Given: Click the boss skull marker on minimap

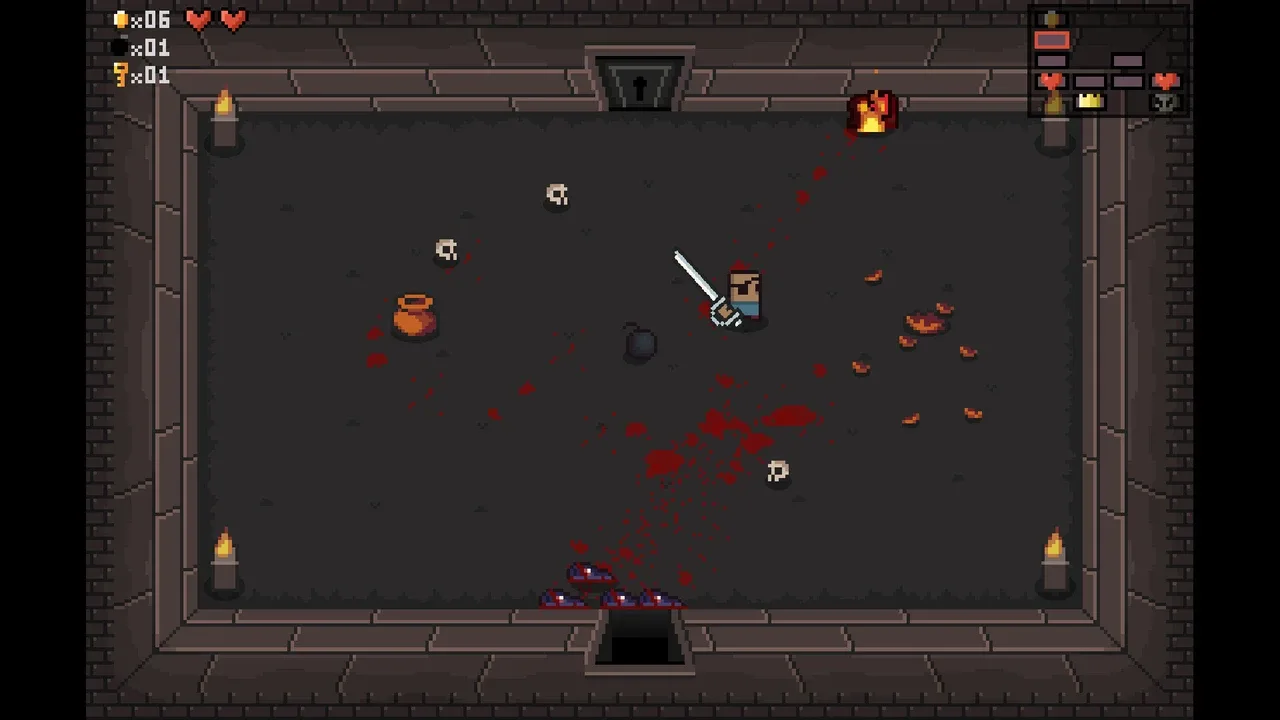Looking at the screenshot, I should [1165, 102].
